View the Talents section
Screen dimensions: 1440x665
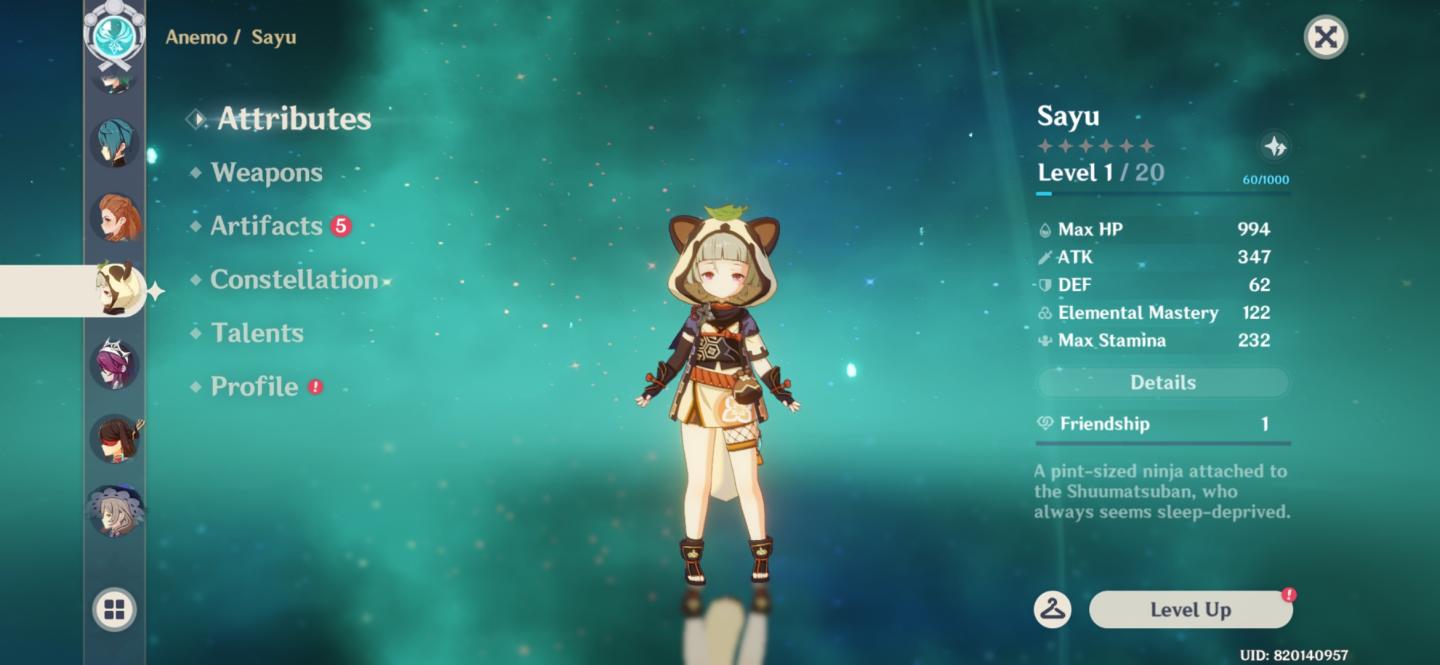(257, 333)
